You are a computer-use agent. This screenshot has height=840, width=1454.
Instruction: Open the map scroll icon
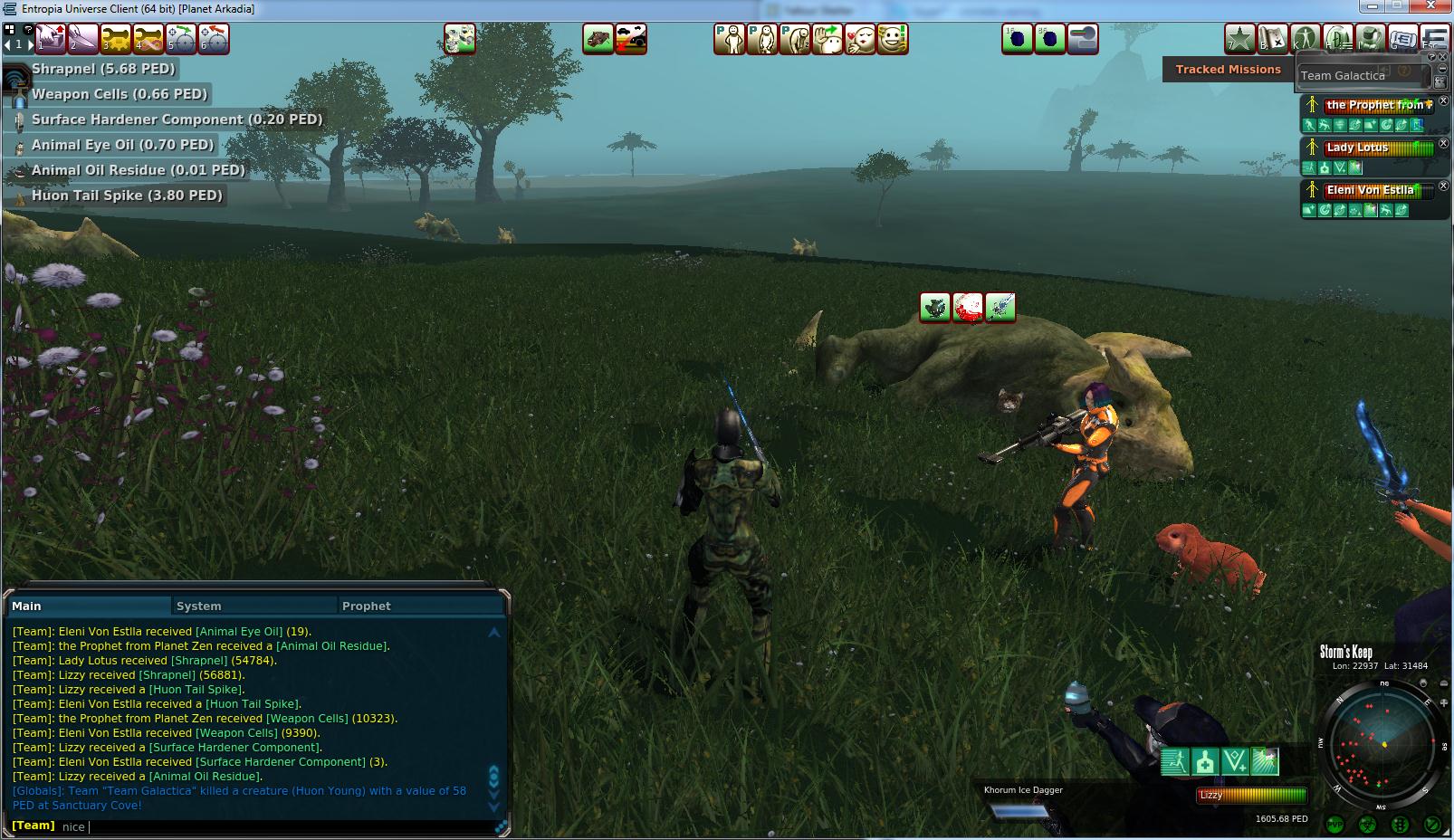1273,39
